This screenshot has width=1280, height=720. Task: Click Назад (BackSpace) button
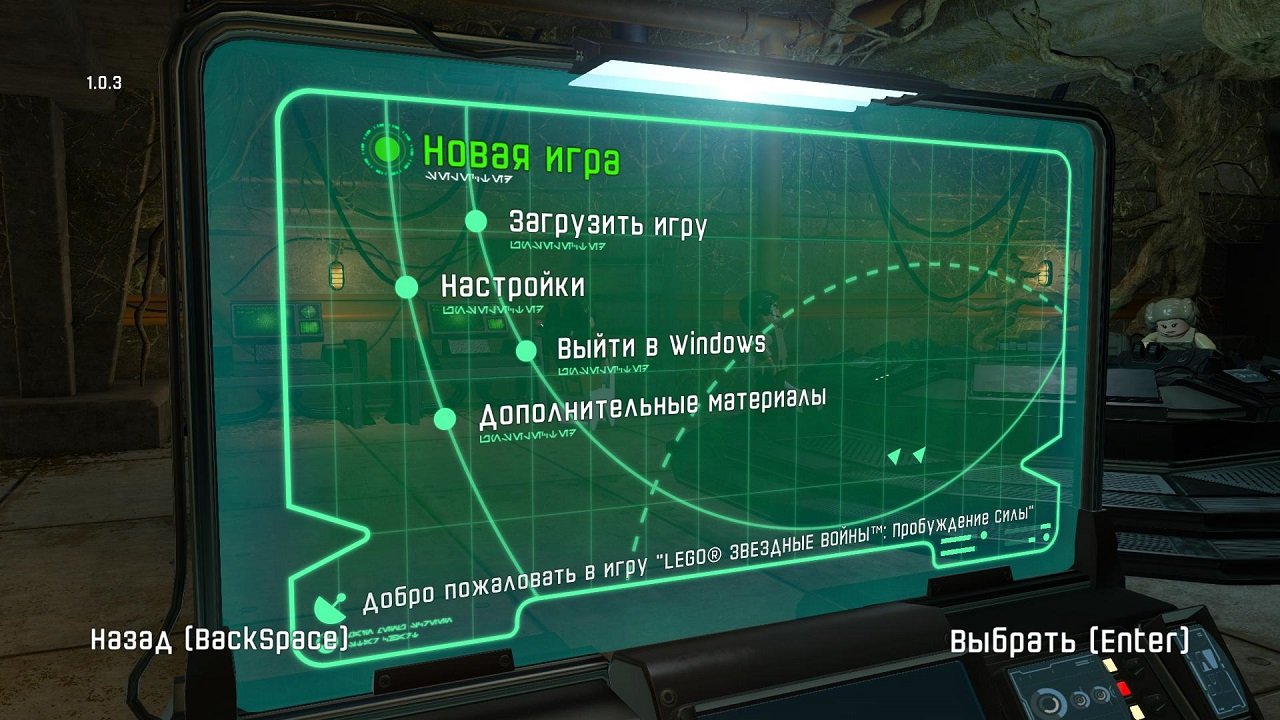click(x=215, y=637)
